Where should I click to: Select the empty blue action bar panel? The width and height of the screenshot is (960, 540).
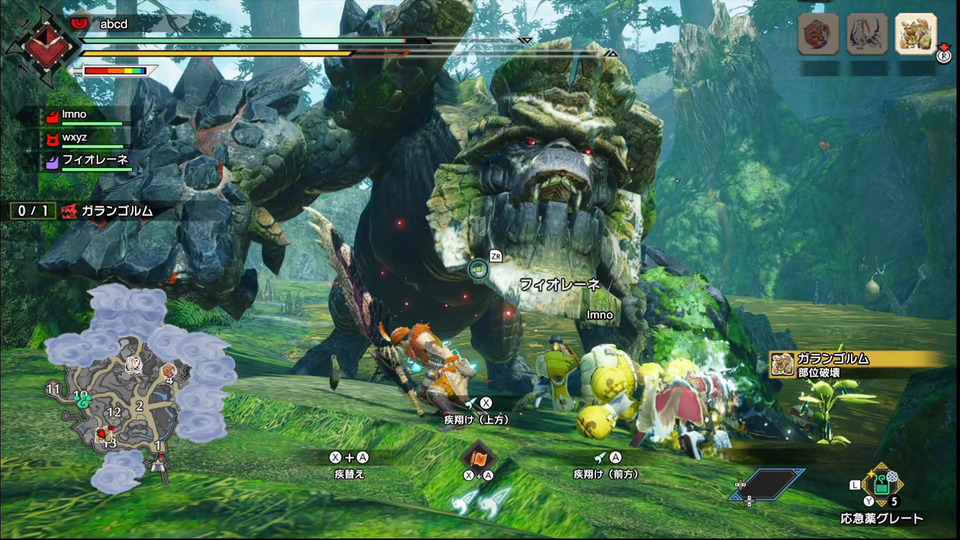(768, 484)
